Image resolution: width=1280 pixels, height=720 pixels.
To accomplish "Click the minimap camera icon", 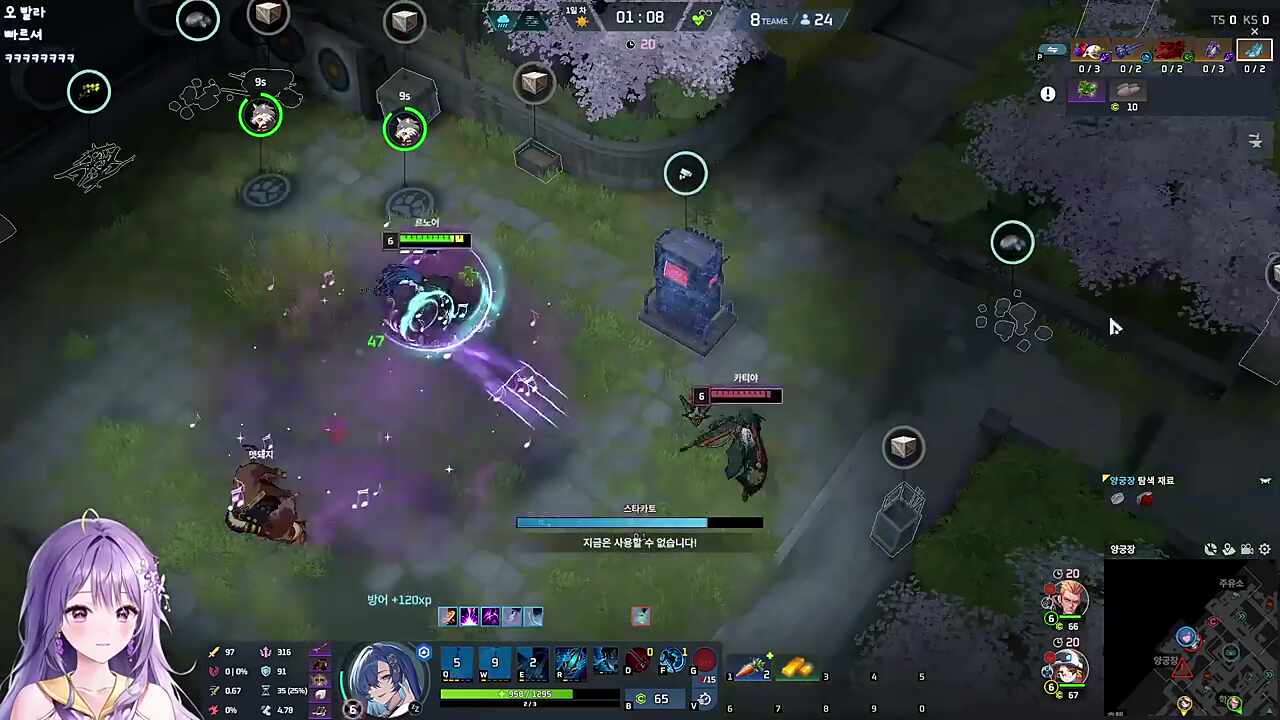I will pyautogui.click(x=1246, y=549).
